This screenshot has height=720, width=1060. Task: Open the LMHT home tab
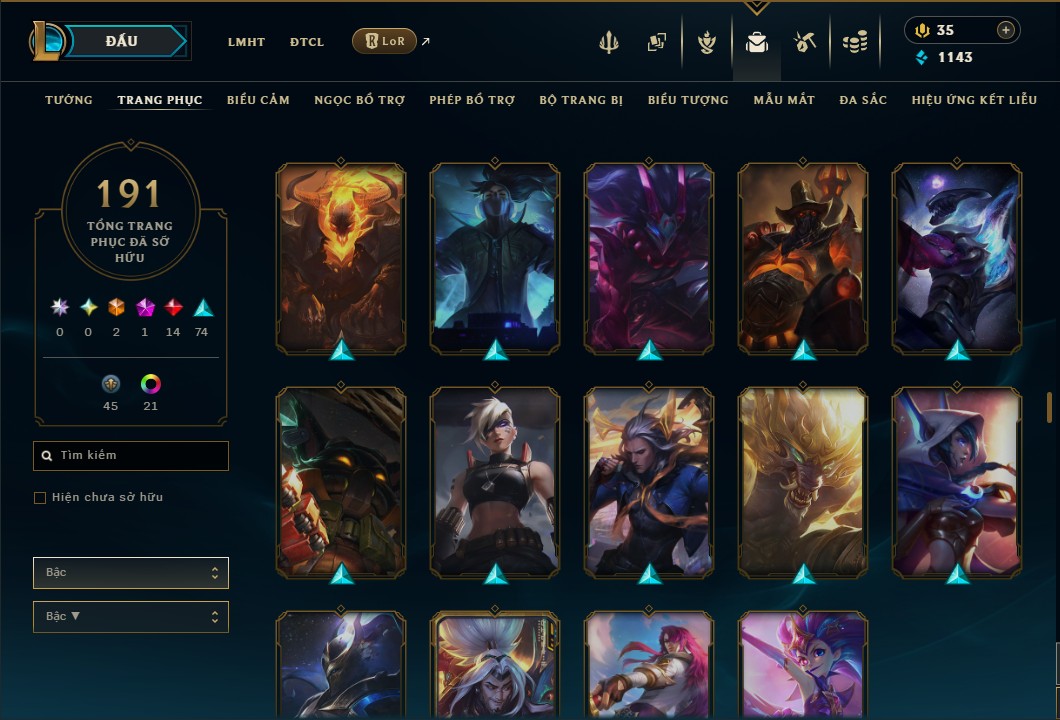246,42
